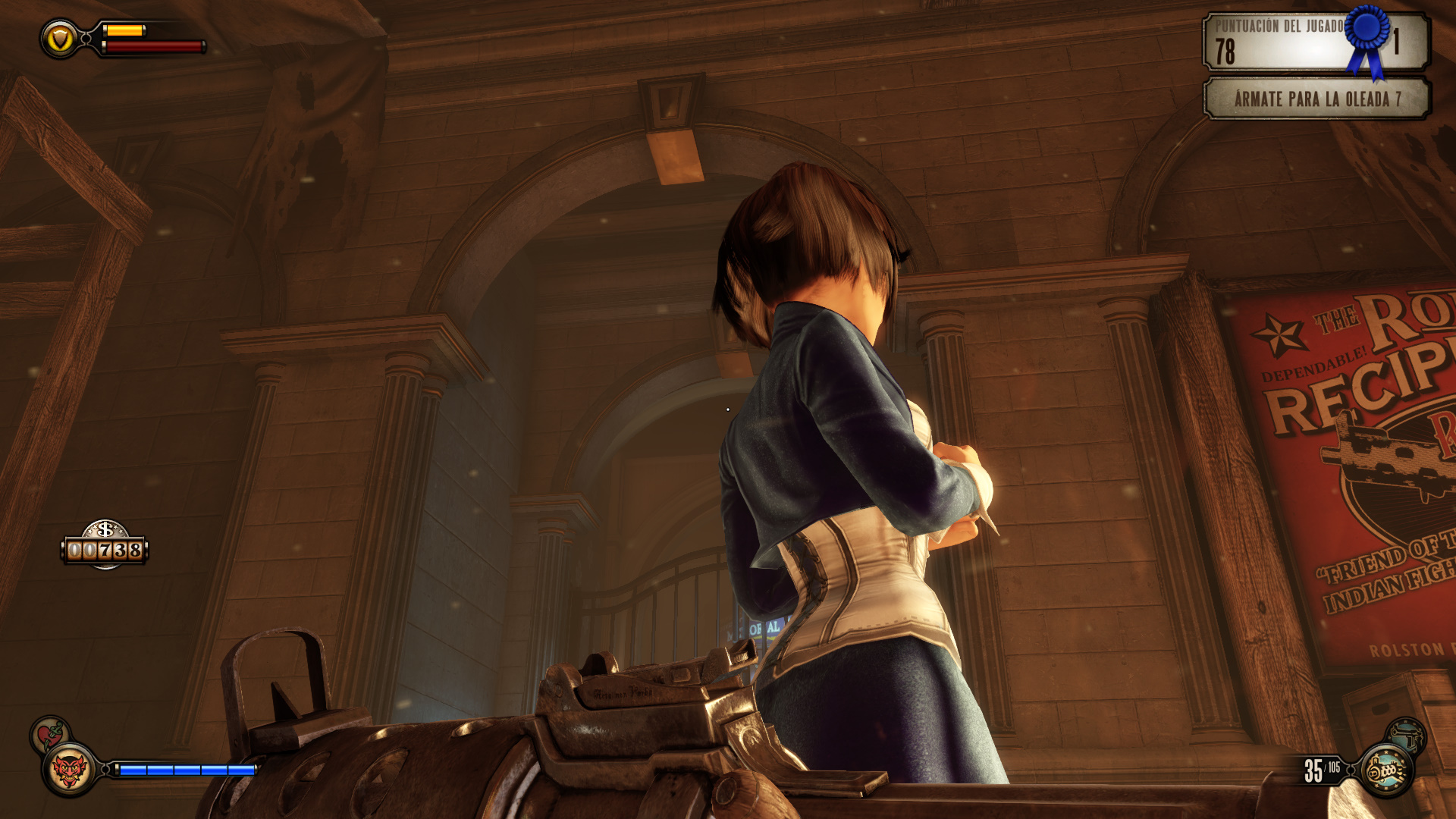
Task: Select the equipped machine gun weapon icon
Action: (1386, 770)
